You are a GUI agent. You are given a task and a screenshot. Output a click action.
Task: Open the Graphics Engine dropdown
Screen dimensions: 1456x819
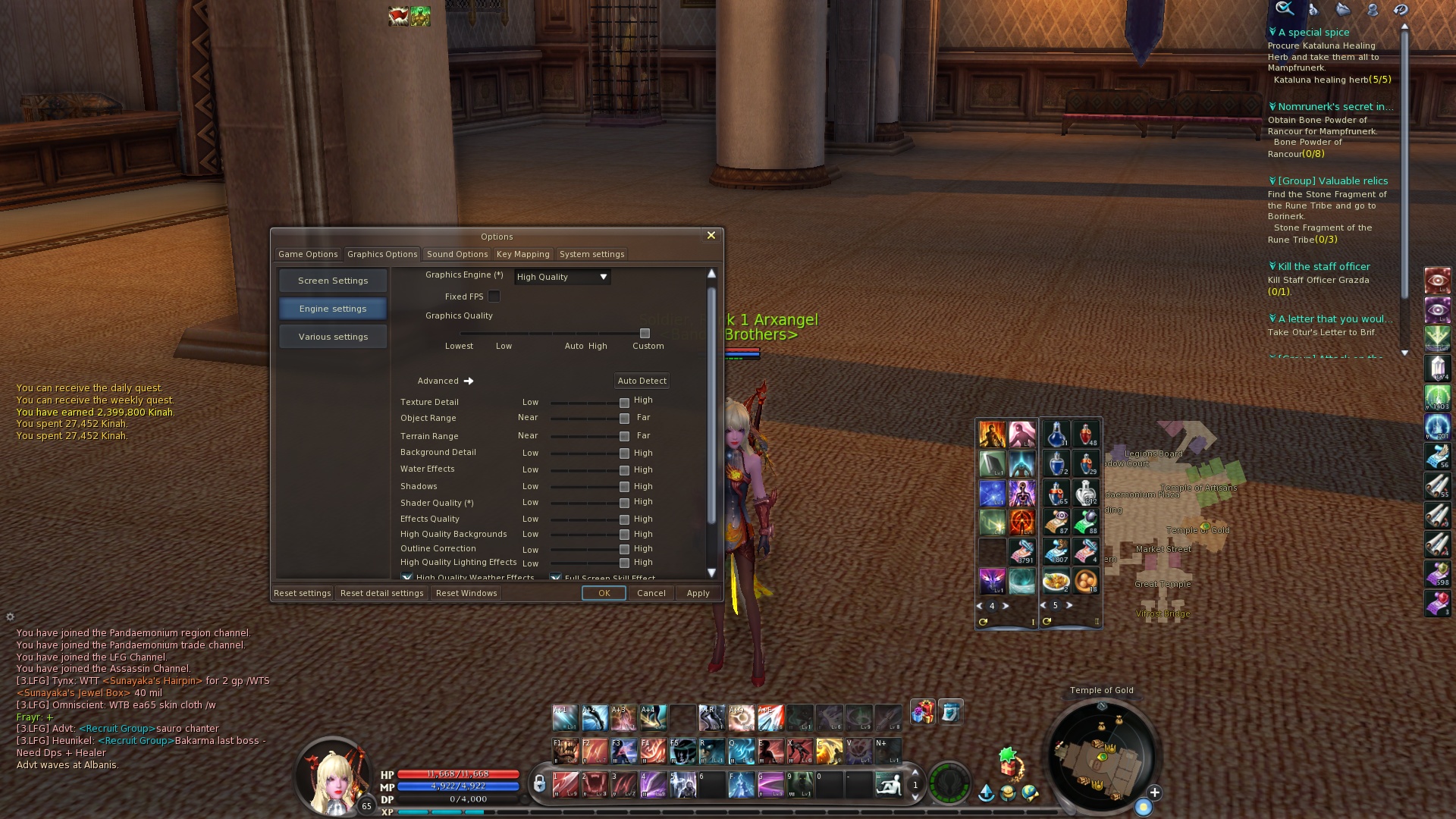pos(562,277)
